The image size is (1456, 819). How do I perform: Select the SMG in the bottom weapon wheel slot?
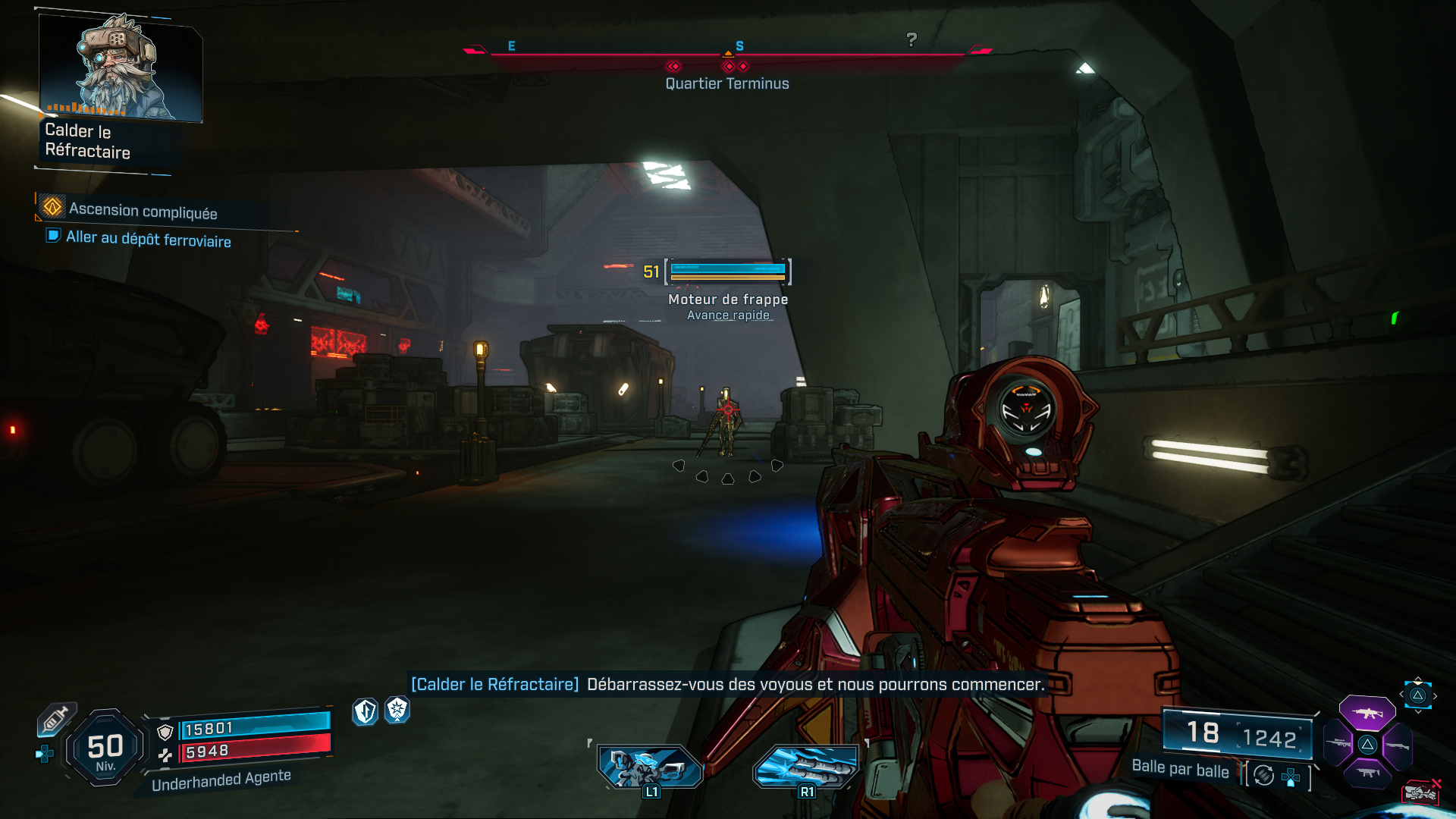point(1367,773)
